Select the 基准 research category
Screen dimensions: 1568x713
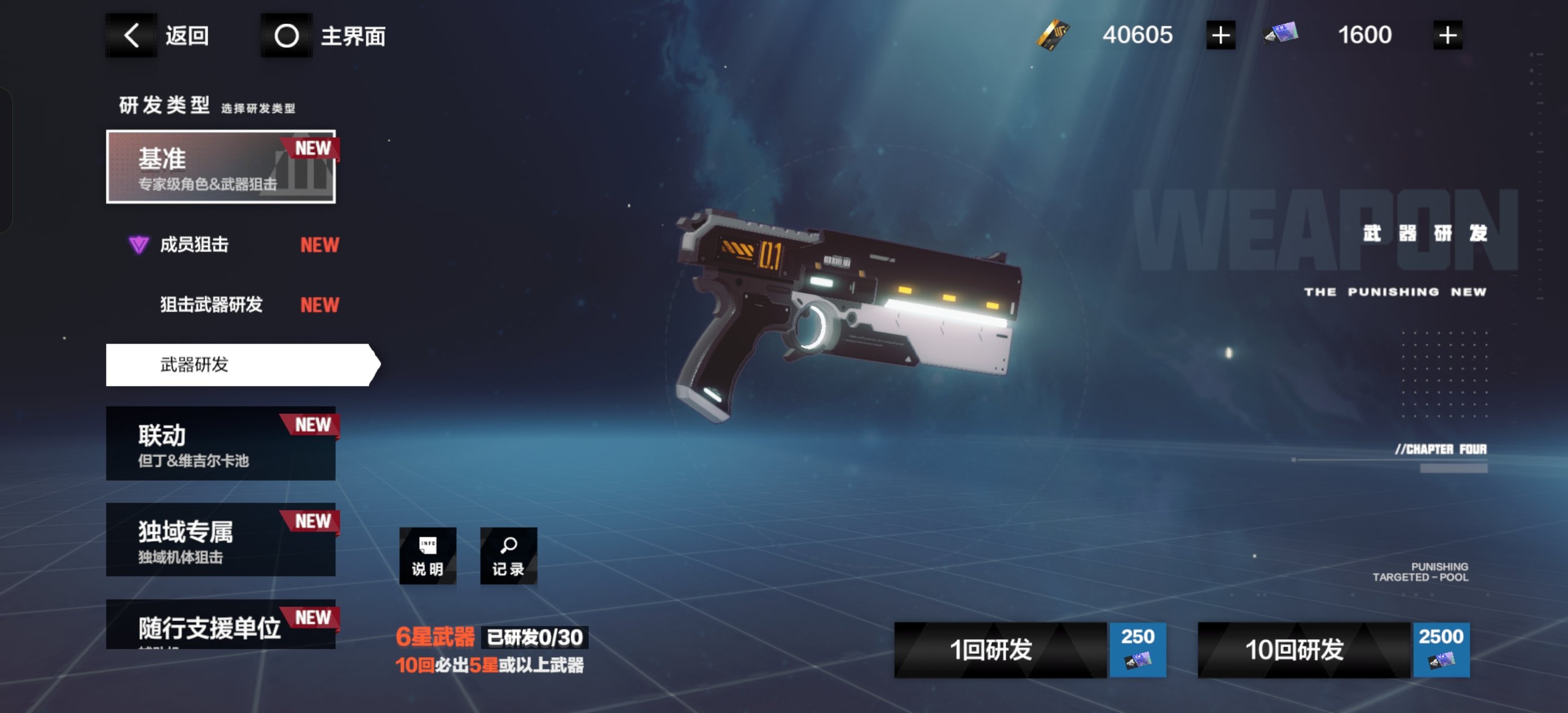click(x=221, y=166)
